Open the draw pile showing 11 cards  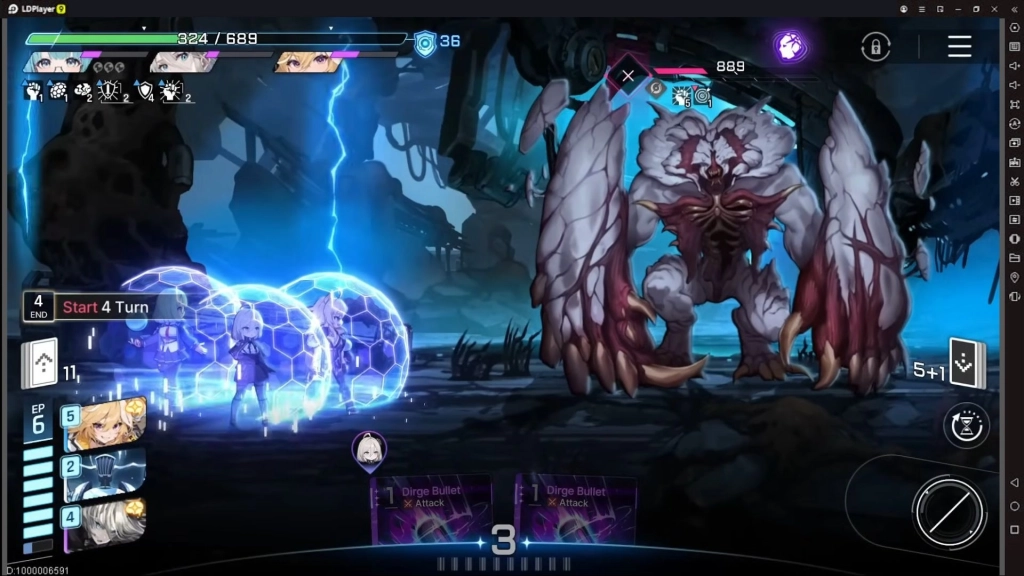(x=40, y=363)
